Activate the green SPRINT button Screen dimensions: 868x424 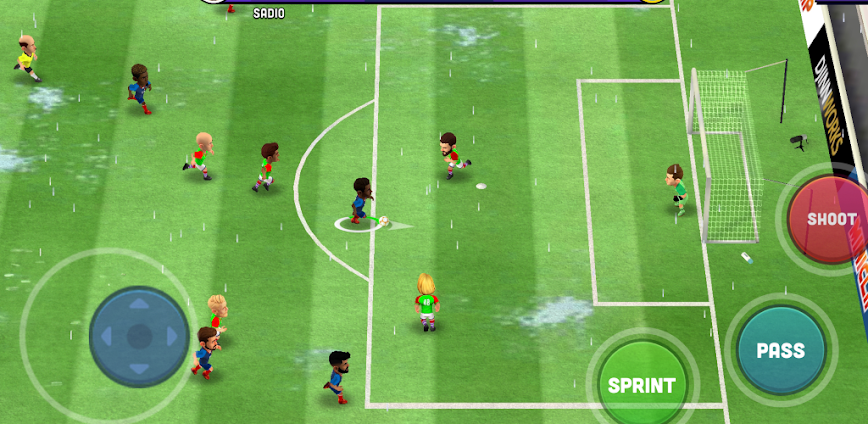(x=642, y=383)
